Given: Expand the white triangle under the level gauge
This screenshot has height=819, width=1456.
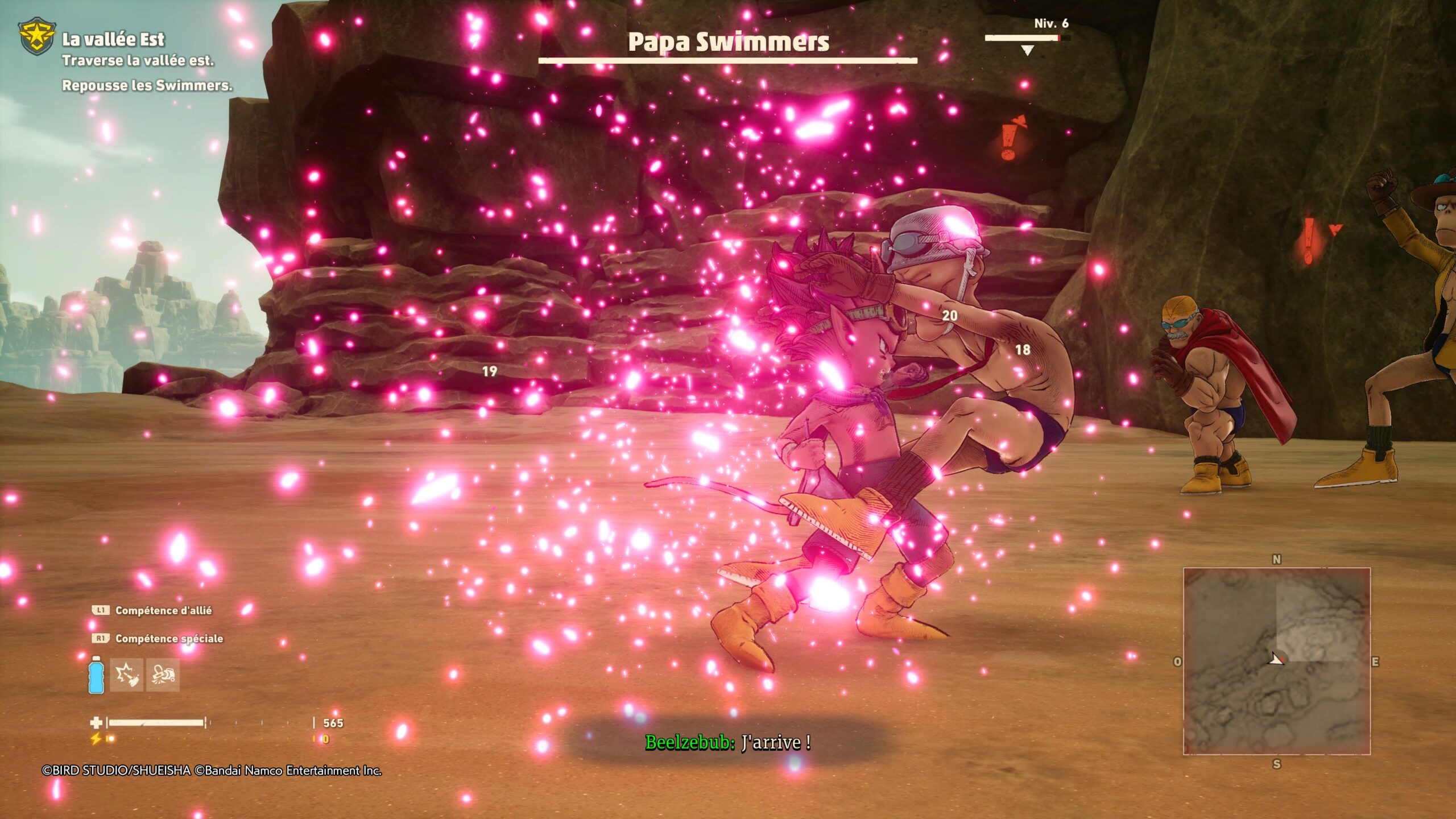Looking at the screenshot, I should click(x=1026, y=51).
